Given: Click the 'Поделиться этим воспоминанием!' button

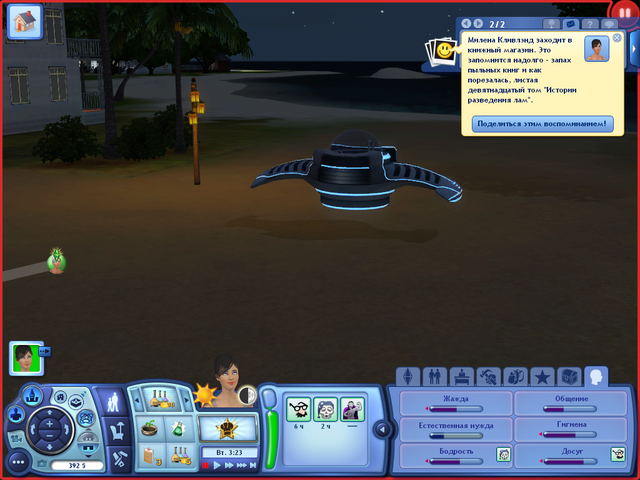Looking at the screenshot, I should pyautogui.click(x=541, y=124).
